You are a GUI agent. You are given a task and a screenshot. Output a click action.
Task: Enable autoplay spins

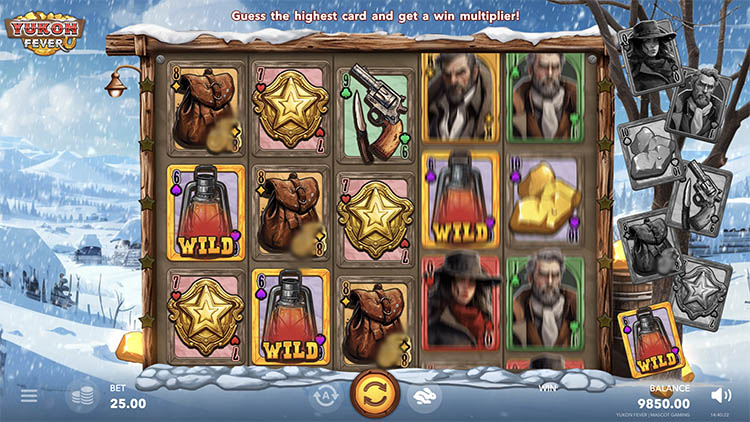click(x=323, y=396)
